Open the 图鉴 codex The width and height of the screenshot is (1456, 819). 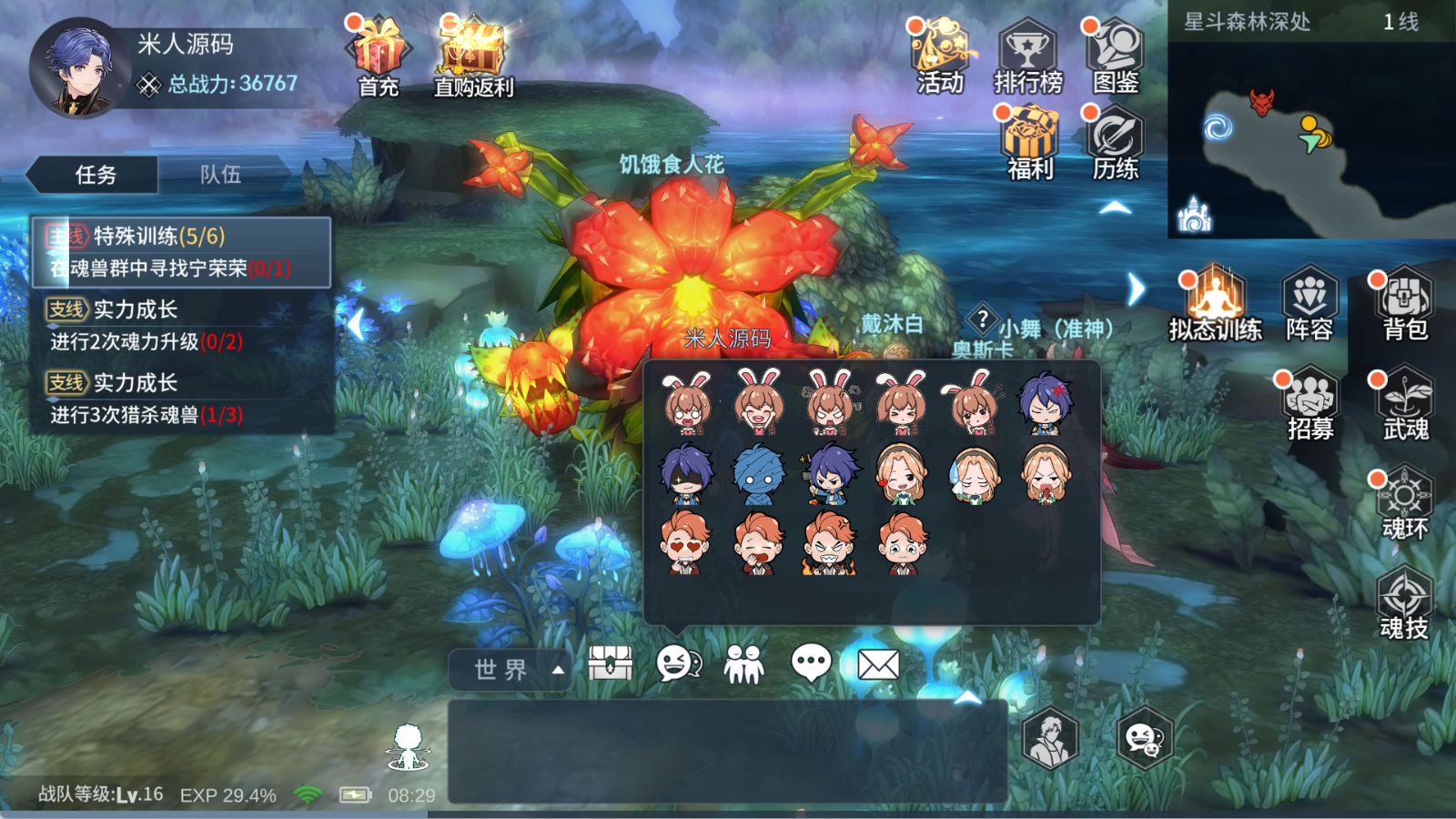tap(1115, 55)
